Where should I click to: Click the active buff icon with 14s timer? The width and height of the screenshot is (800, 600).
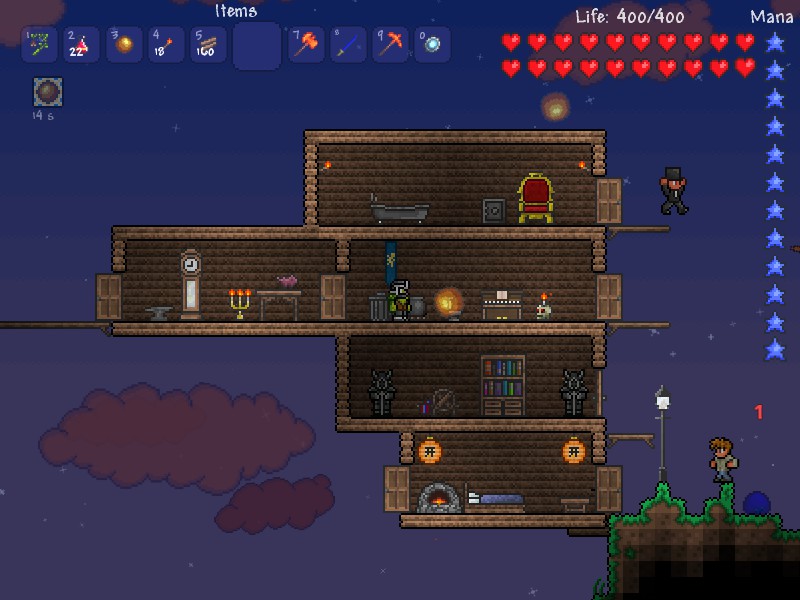click(48, 92)
